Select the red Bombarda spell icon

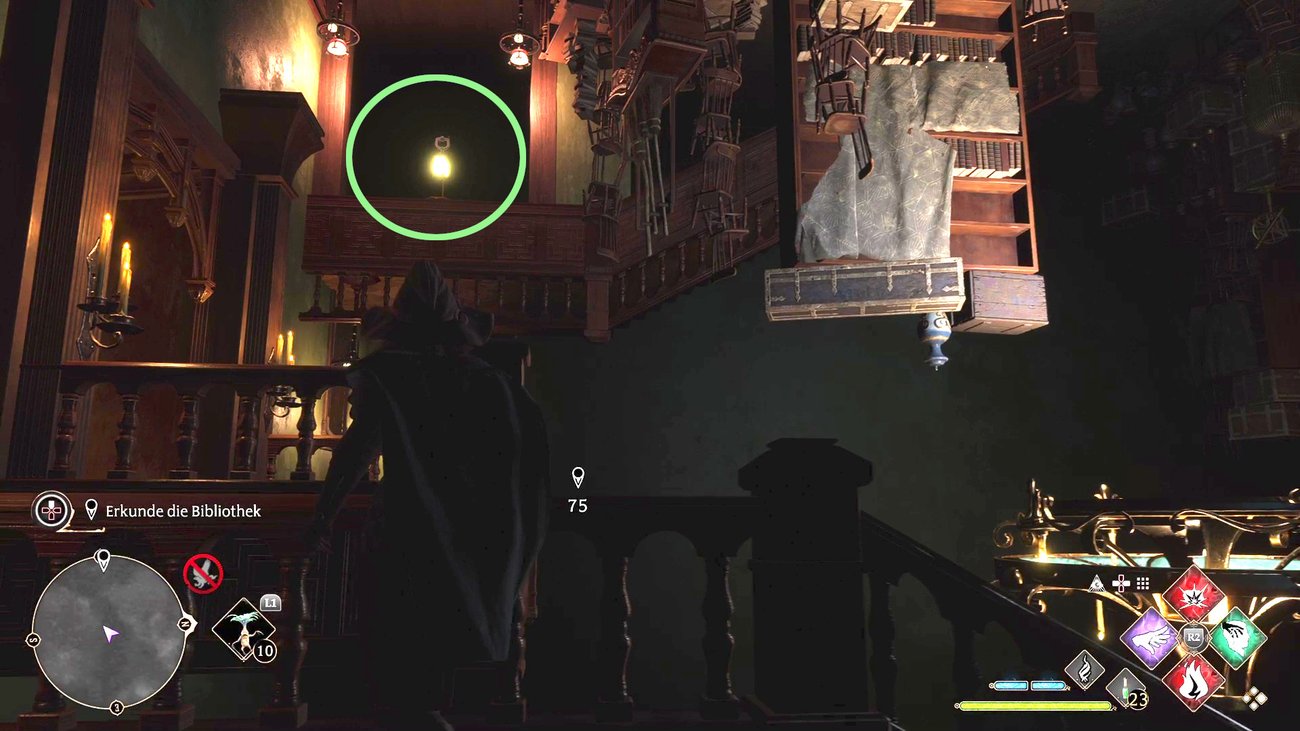tap(1194, 597)
